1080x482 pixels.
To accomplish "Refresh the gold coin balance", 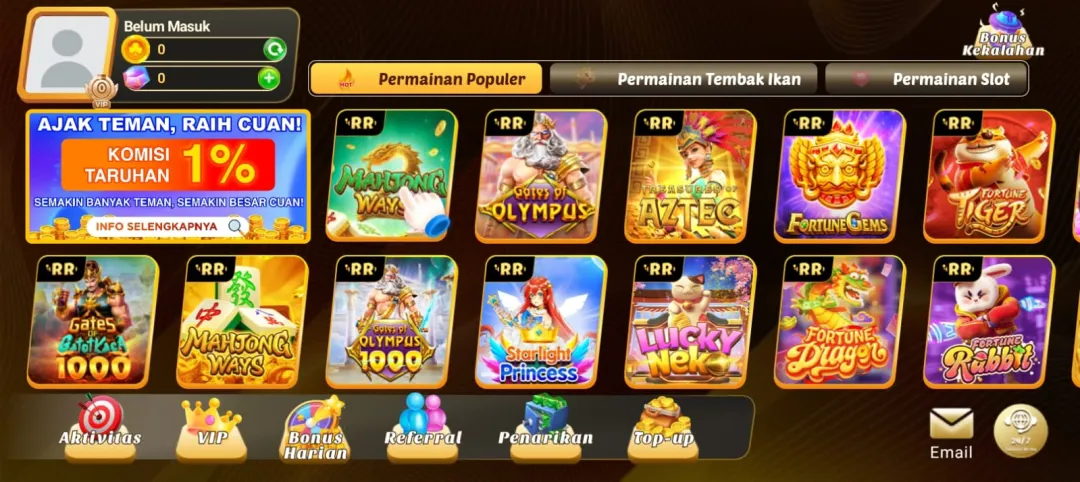I will (273, 49).
